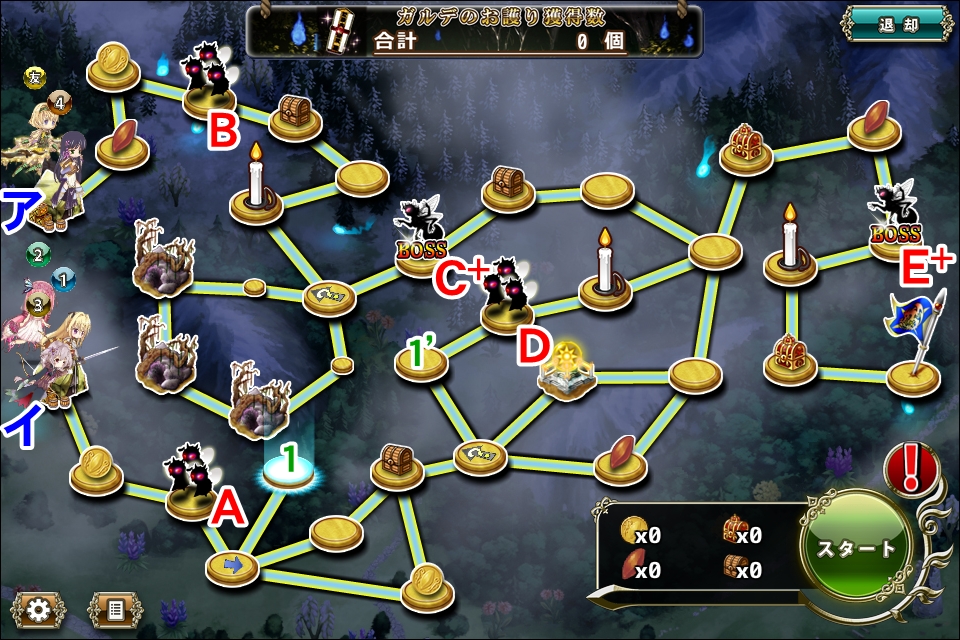The image size is (960, 640).
Task: Tap the green スタート start button
Action: click(857, 549)
